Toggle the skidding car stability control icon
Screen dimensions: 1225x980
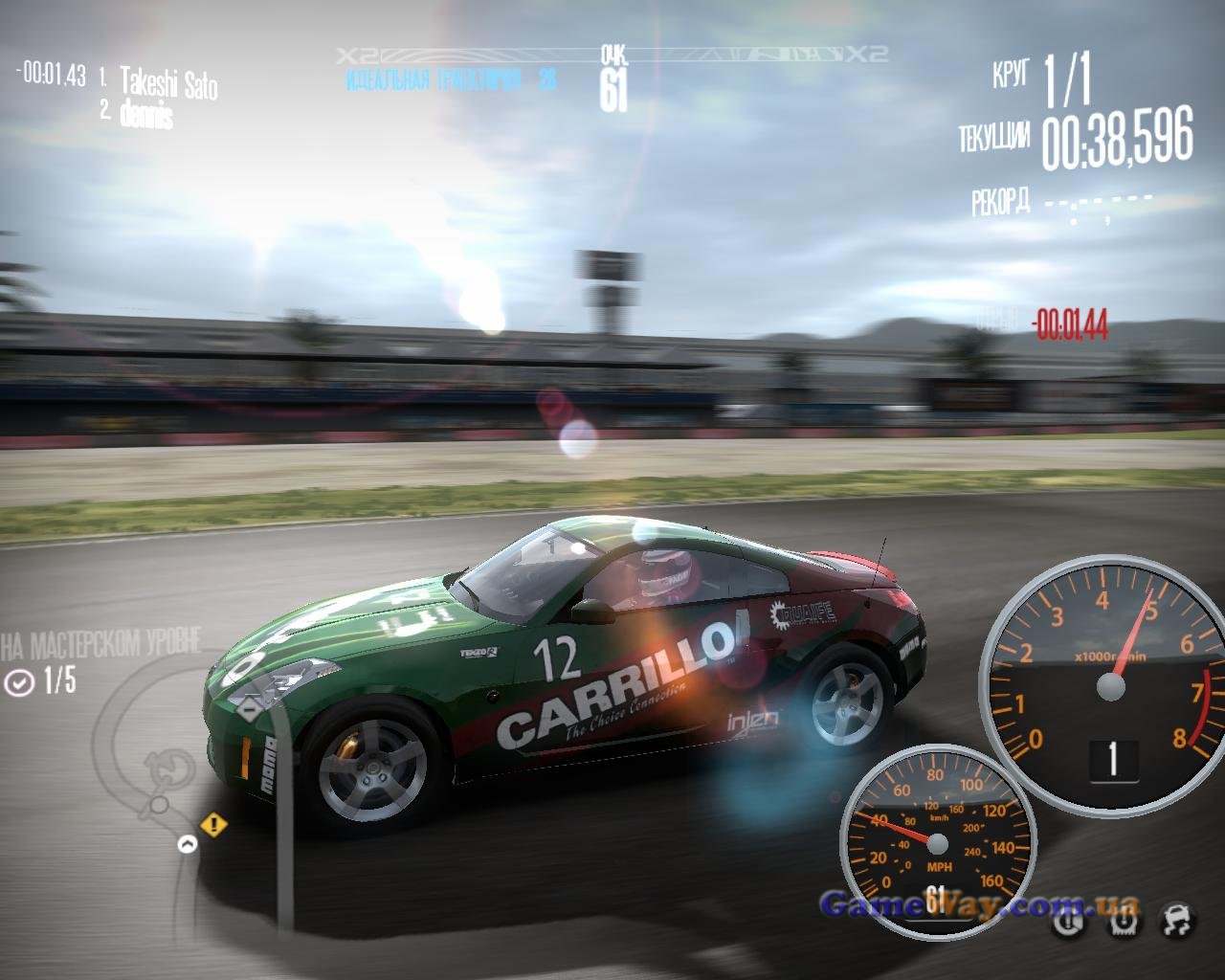pos(1177,921)
